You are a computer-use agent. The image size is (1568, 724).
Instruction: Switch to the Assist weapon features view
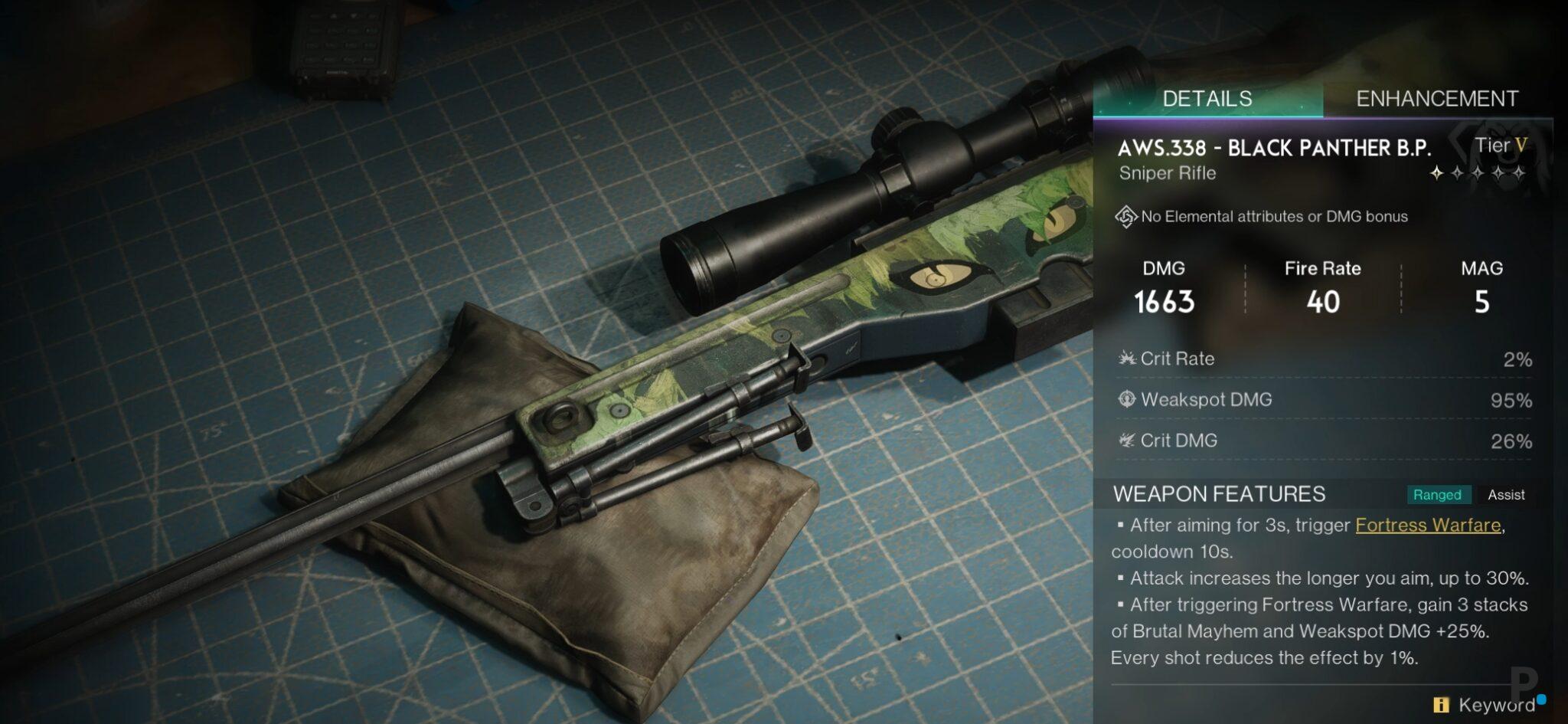(x=1506, y=494)
